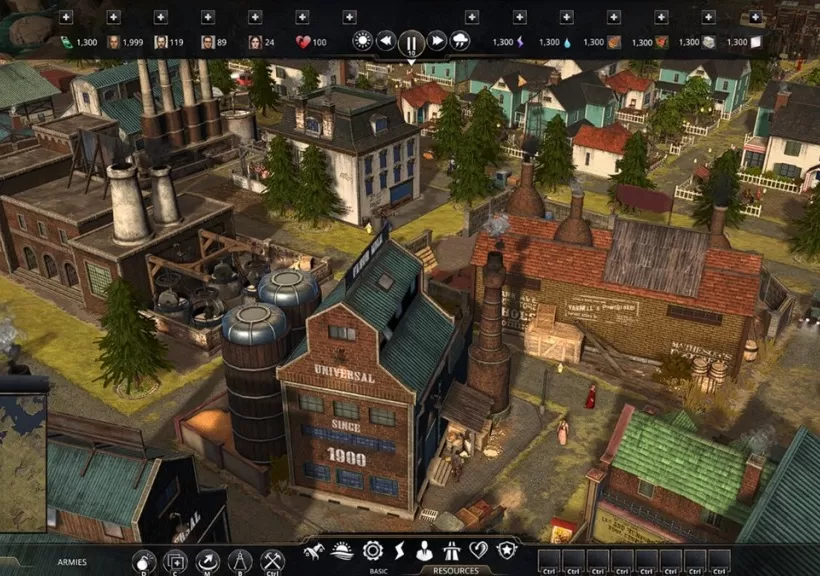Open the road infrastructure category
Viewport: 820px width, 576px height.
pyautogui.click(x=451, y=550)
